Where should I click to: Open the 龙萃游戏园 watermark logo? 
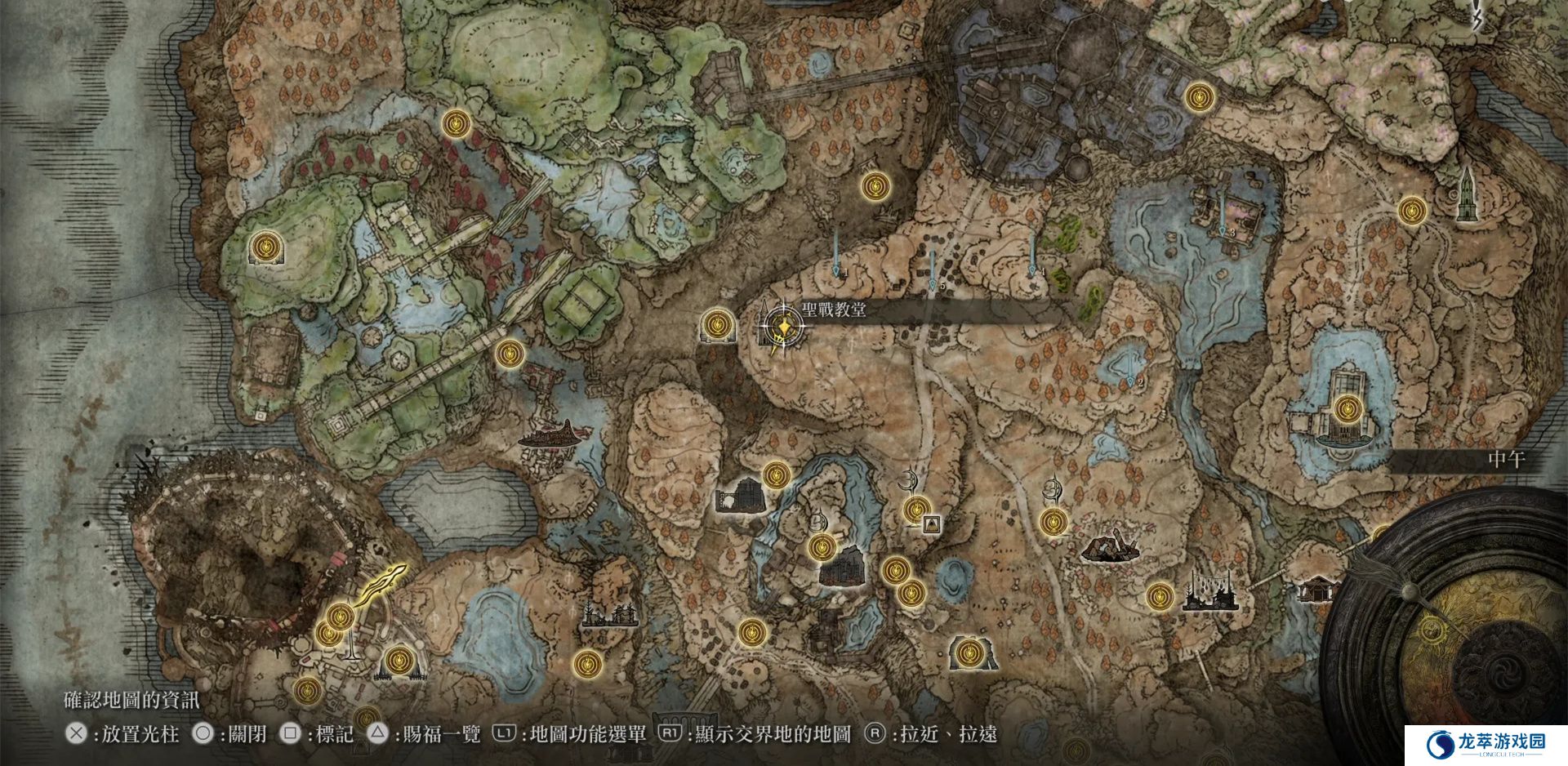click(x=1486, y=743)
